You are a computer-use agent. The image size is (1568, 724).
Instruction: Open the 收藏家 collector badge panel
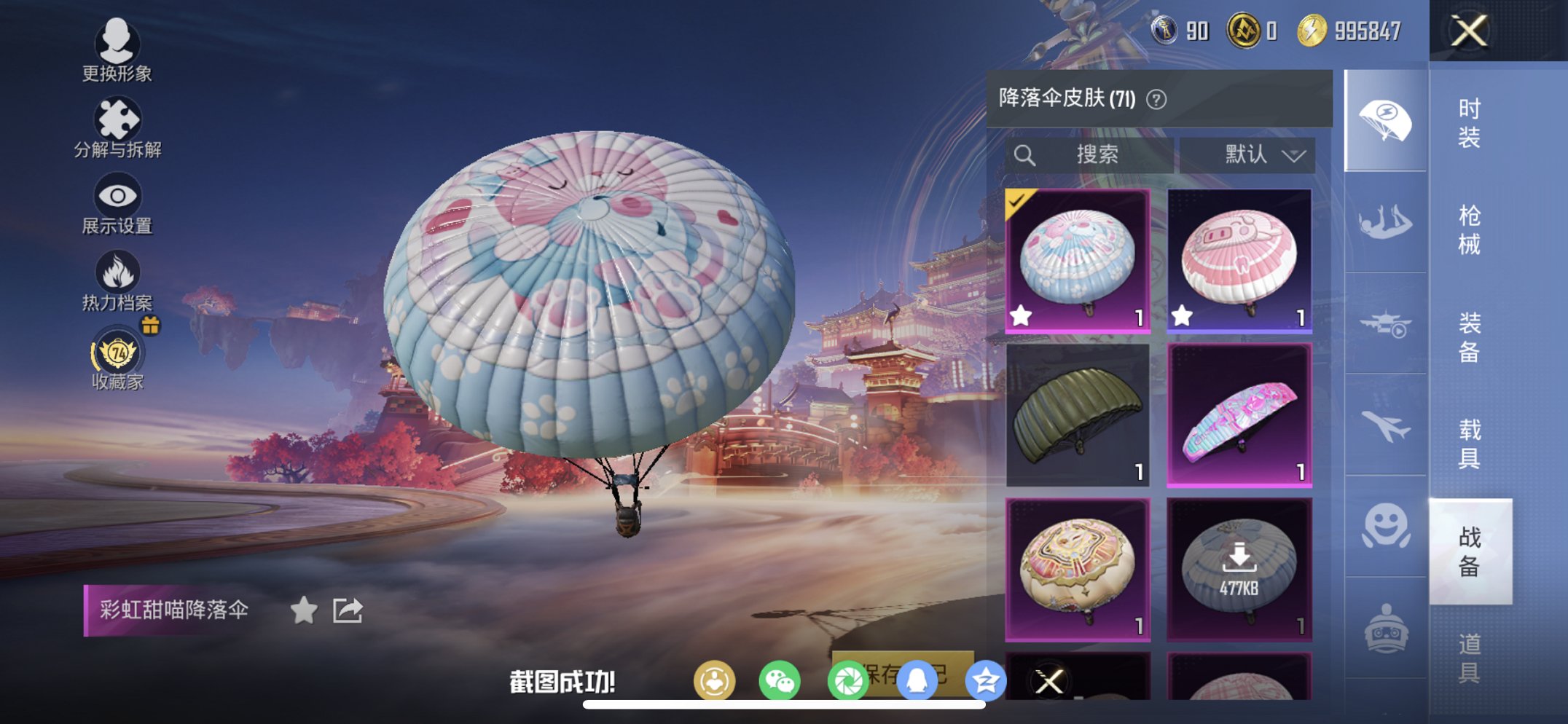click(117, 355)
